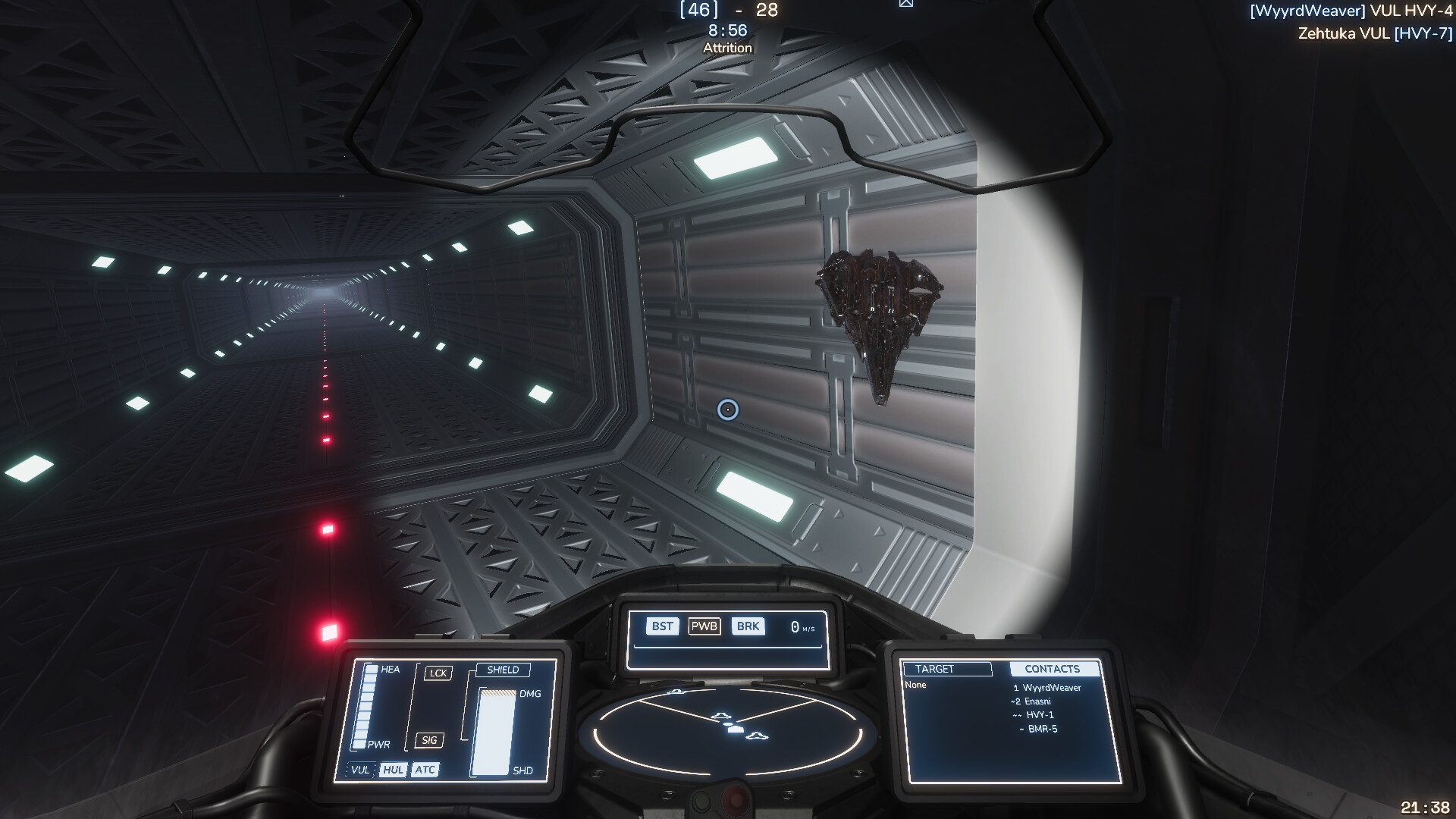
Task: Switch to the CONTACTS tab
Action: point(1053,669)
